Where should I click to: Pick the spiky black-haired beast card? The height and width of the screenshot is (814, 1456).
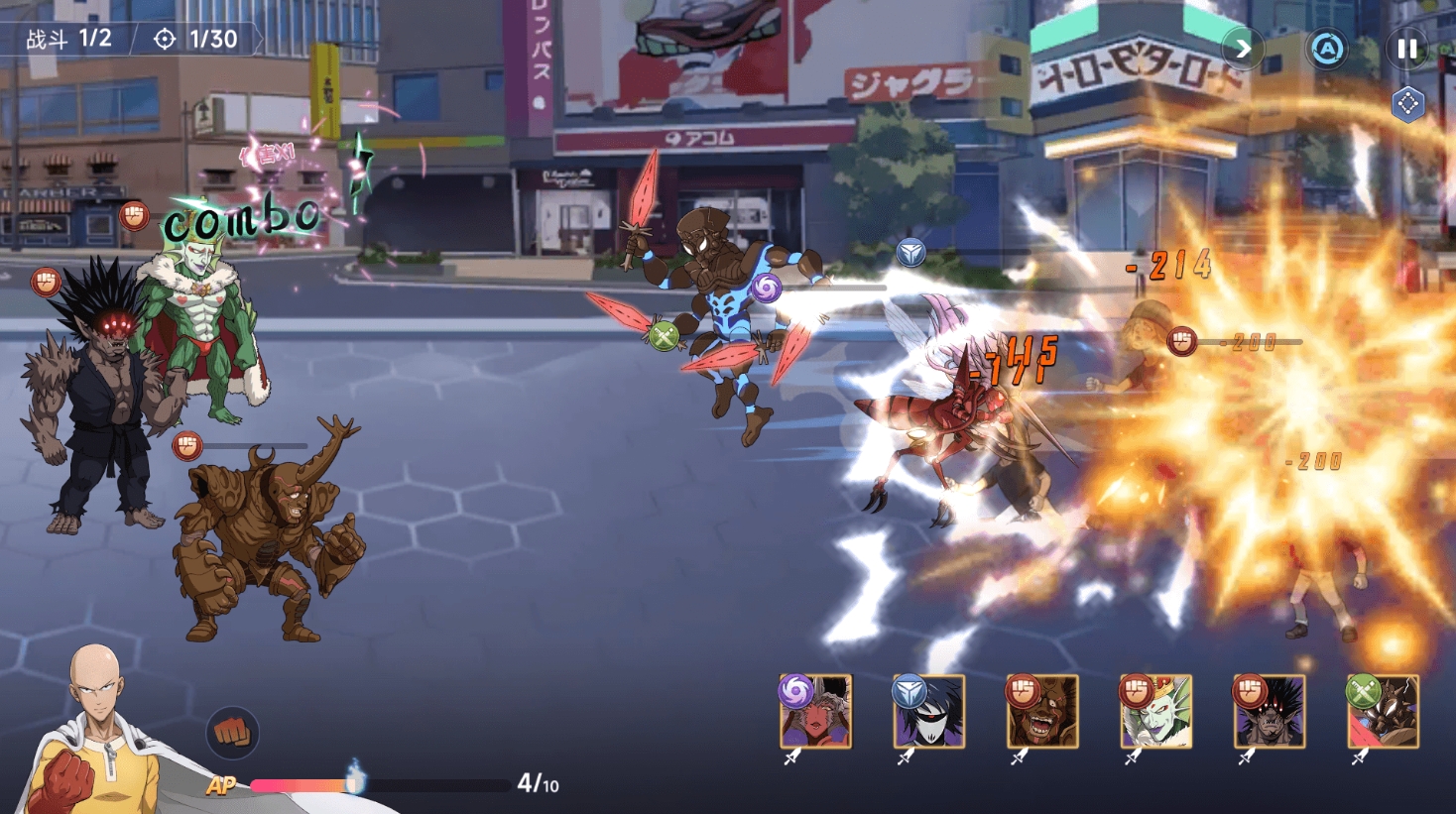tap(1270, 712)
